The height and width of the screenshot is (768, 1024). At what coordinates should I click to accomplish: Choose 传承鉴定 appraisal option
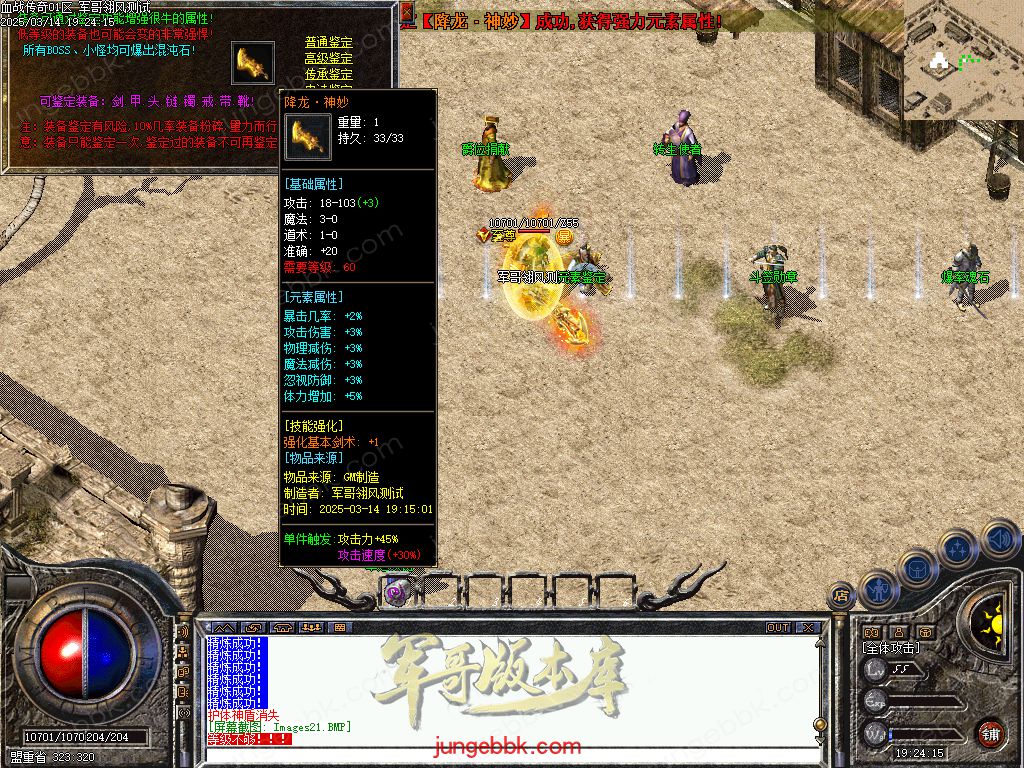point(328,75)
